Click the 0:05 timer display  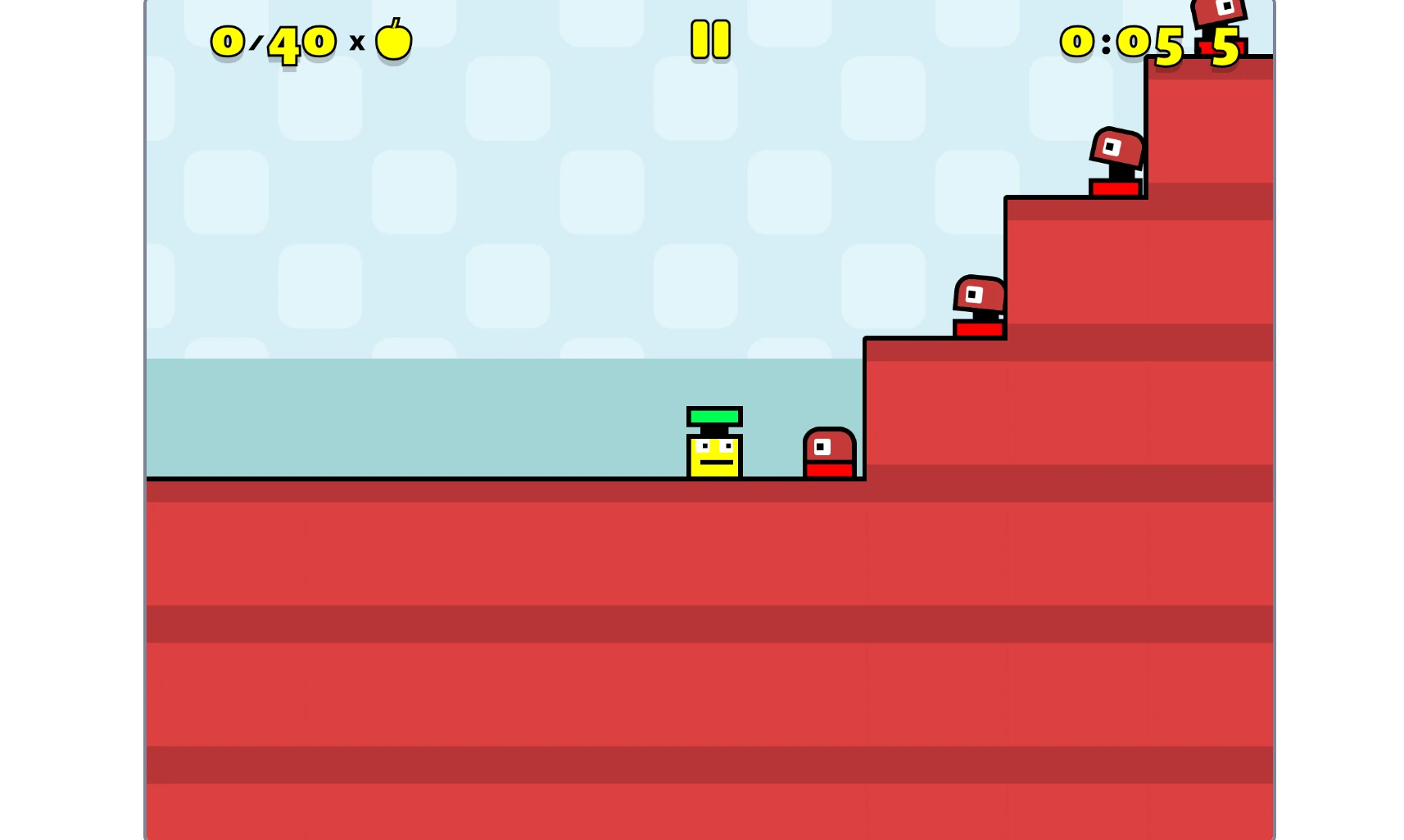[1121, 41]
